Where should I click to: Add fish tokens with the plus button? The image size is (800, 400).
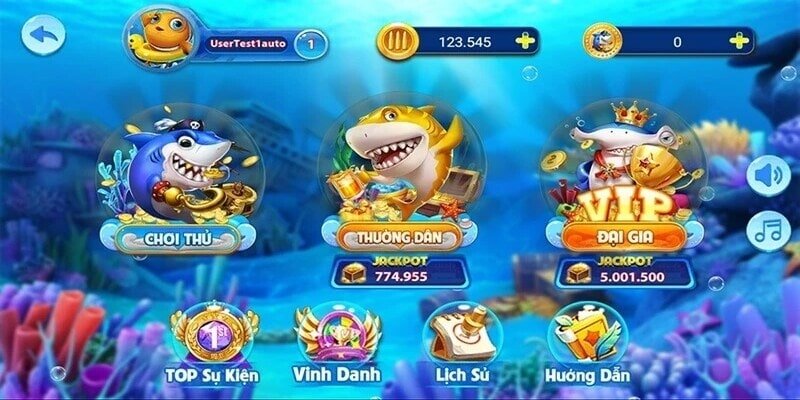point(739,41)
